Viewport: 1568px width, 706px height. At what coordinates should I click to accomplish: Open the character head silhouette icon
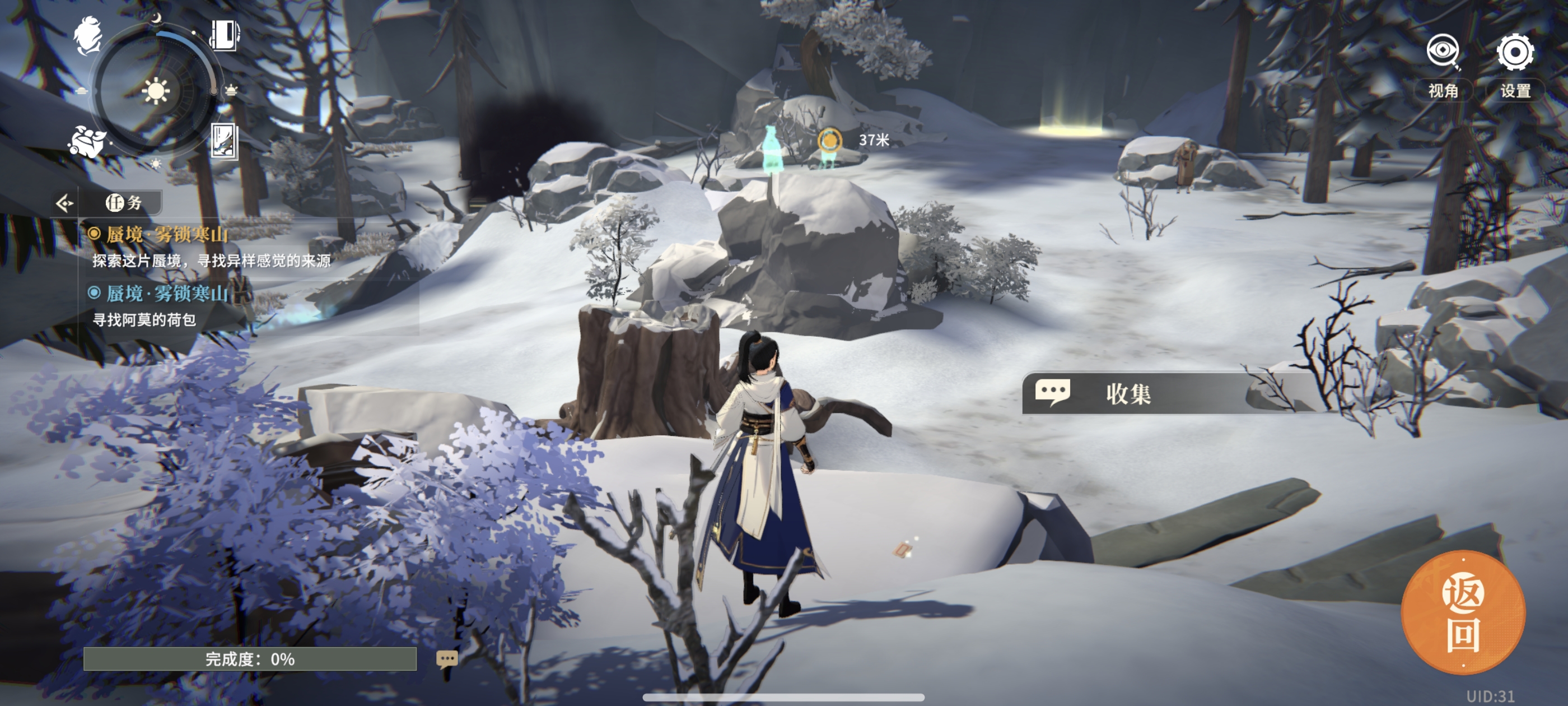click(x=88, y=35)
